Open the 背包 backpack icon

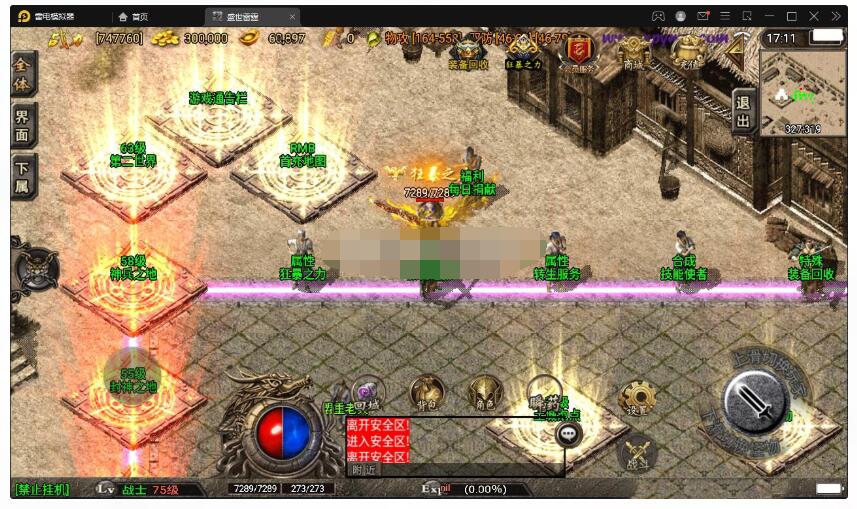[427, 393]
